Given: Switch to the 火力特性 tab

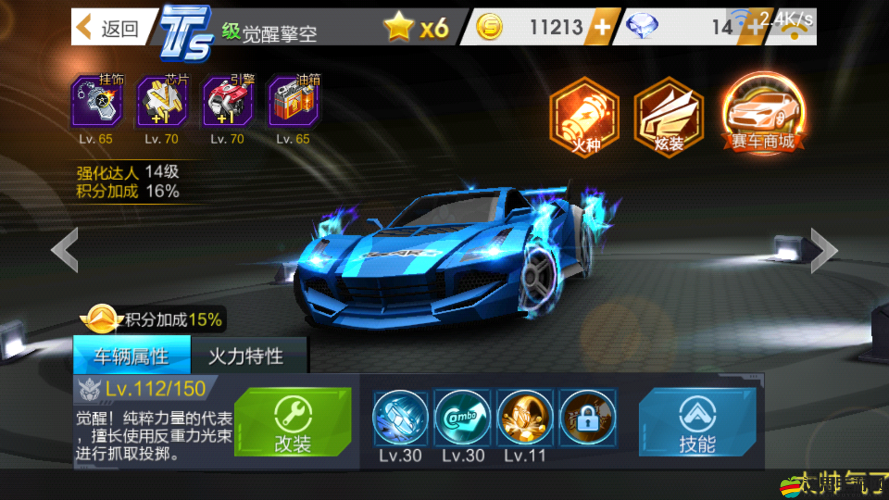Looking at the screenshot, I should click(245, 356).
